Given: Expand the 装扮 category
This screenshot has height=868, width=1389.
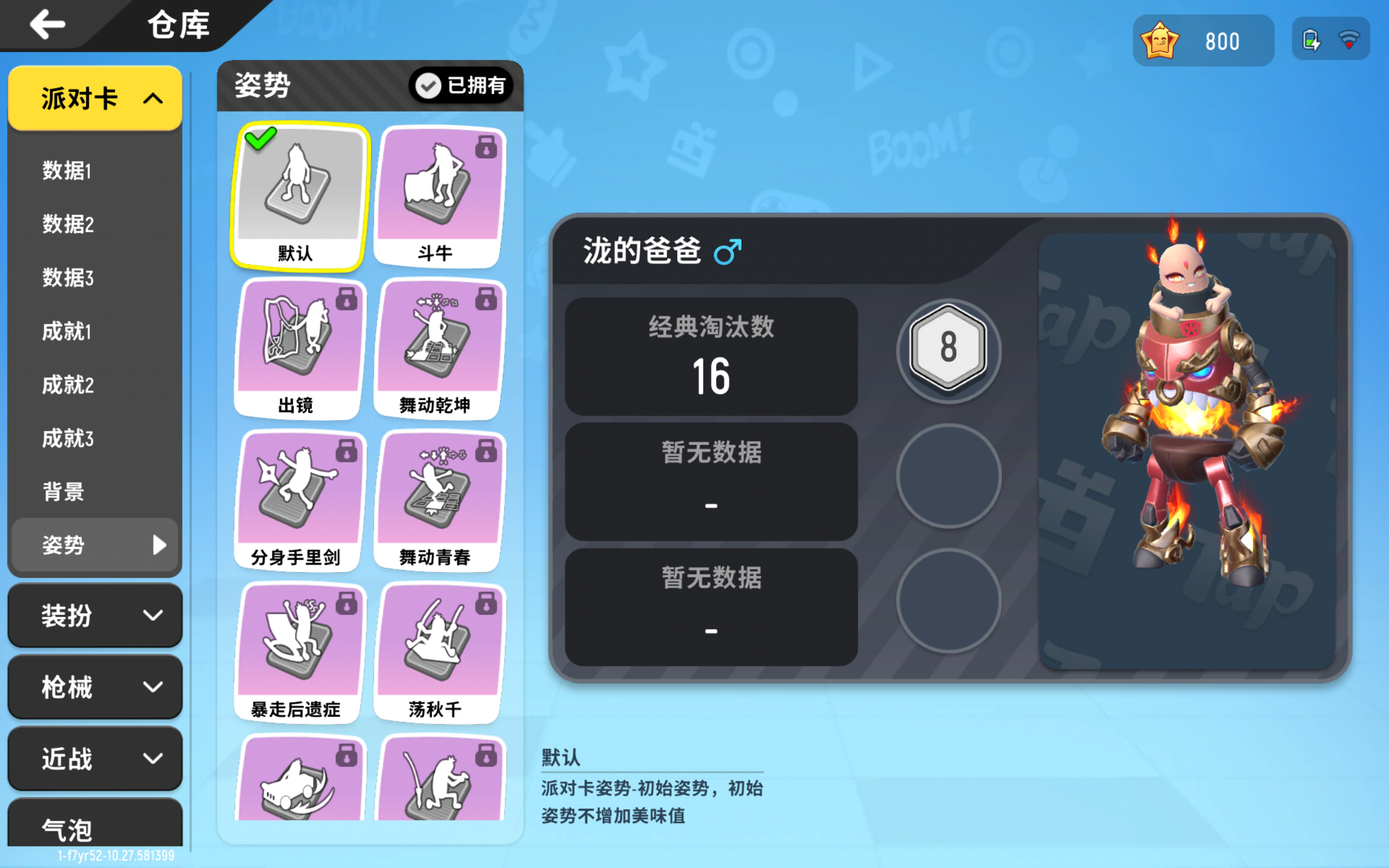Looking at the screenshot, I should [95, 615].
